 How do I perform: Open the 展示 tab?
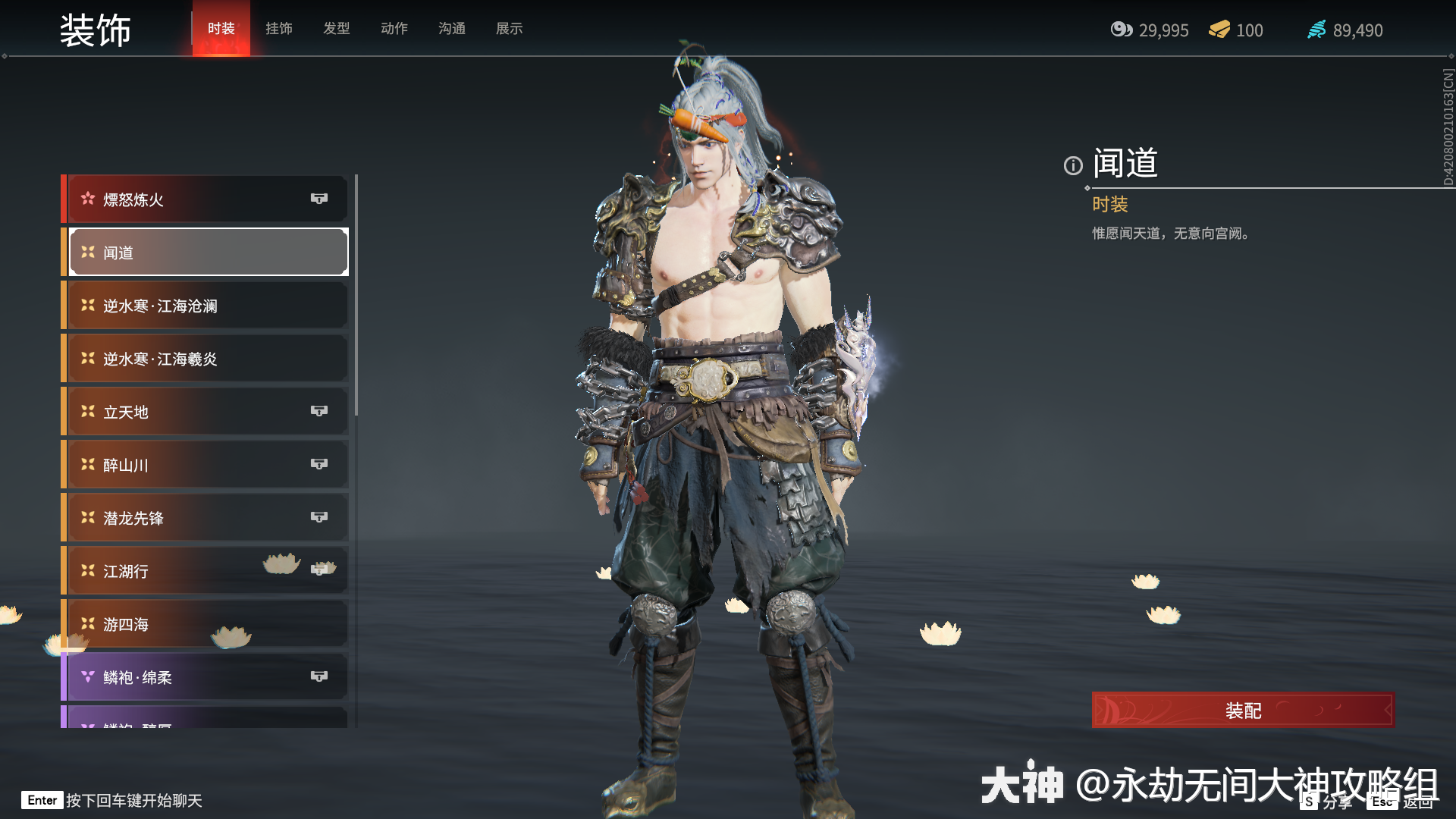tap(509, 29)
